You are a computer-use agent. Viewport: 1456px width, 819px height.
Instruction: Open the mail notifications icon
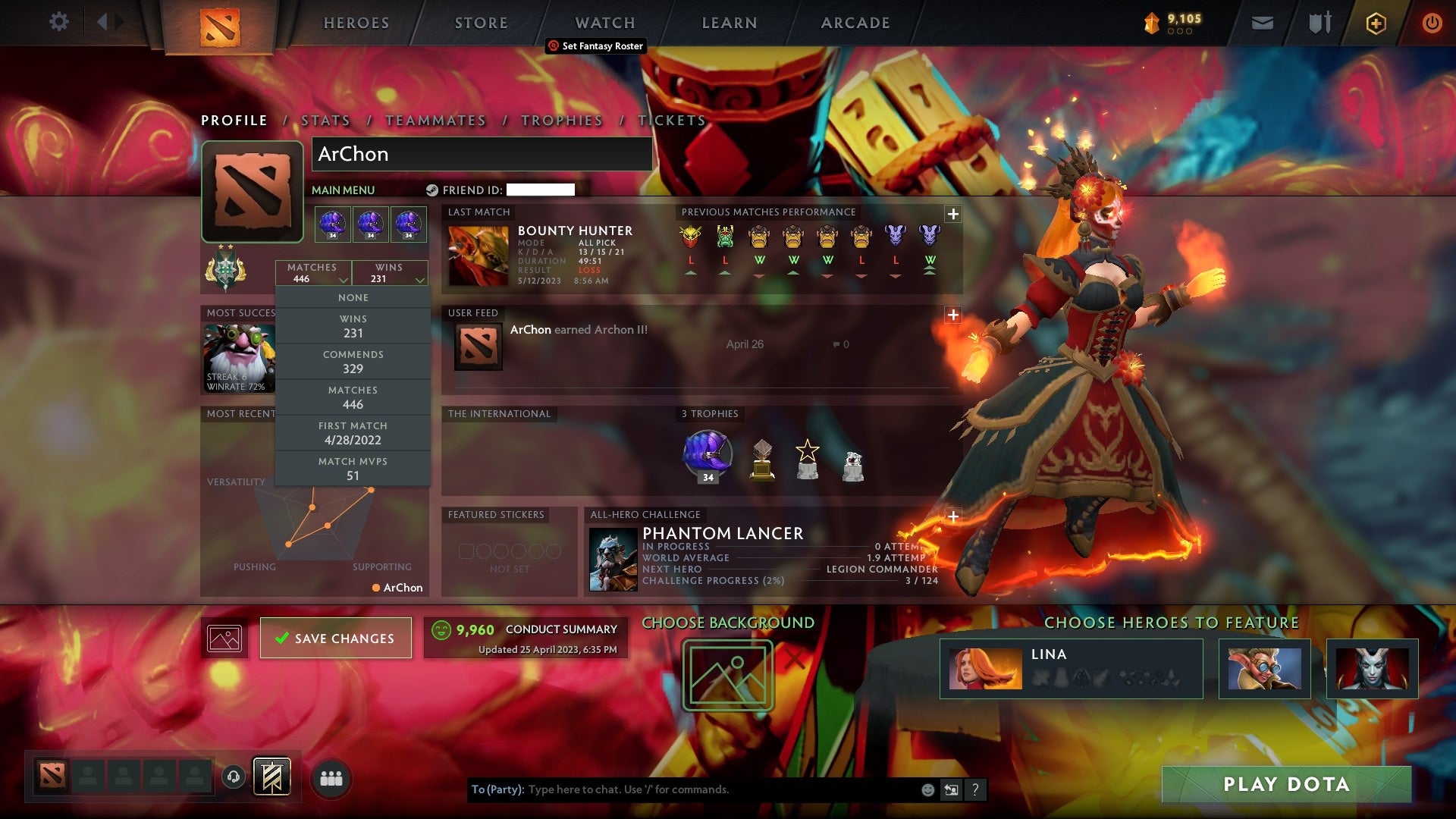point(1263,23)
